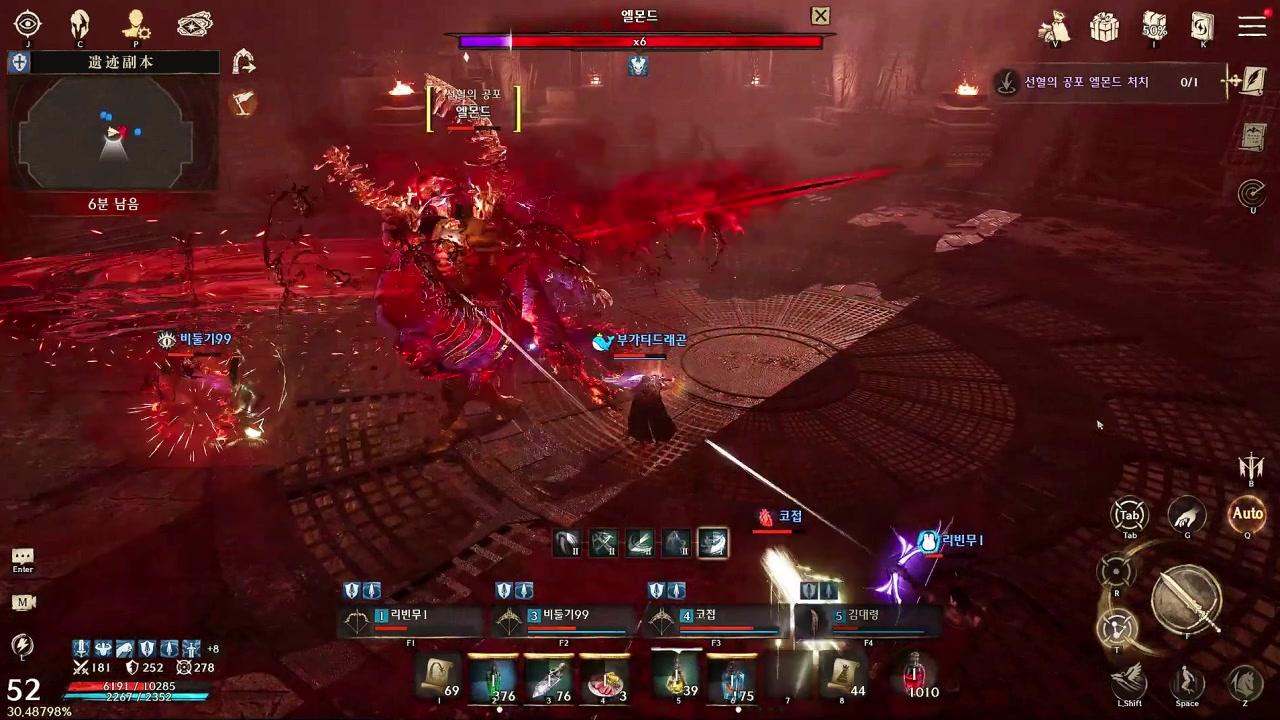Open the 50% discount sale icon
1280x720 pixels.
point(1155,27)
